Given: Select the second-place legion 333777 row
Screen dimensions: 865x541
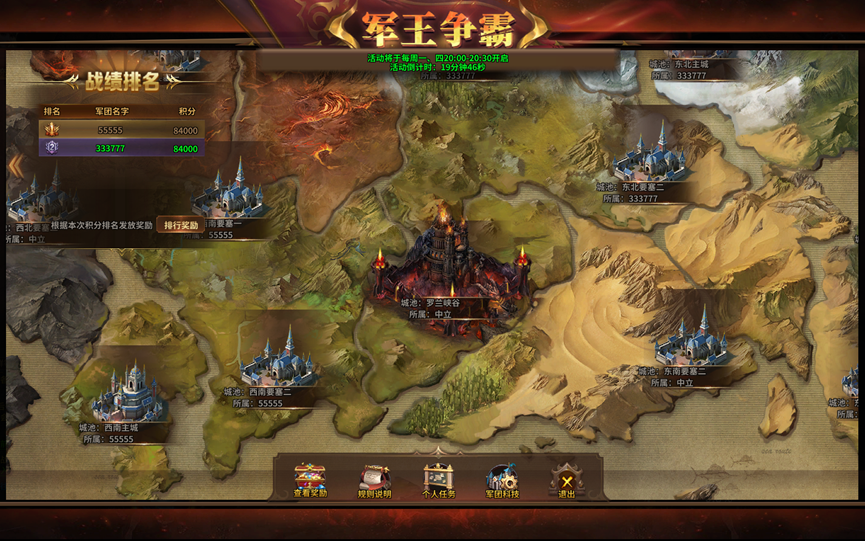Looking at the screenshot, I should click(x=121, y=149).
